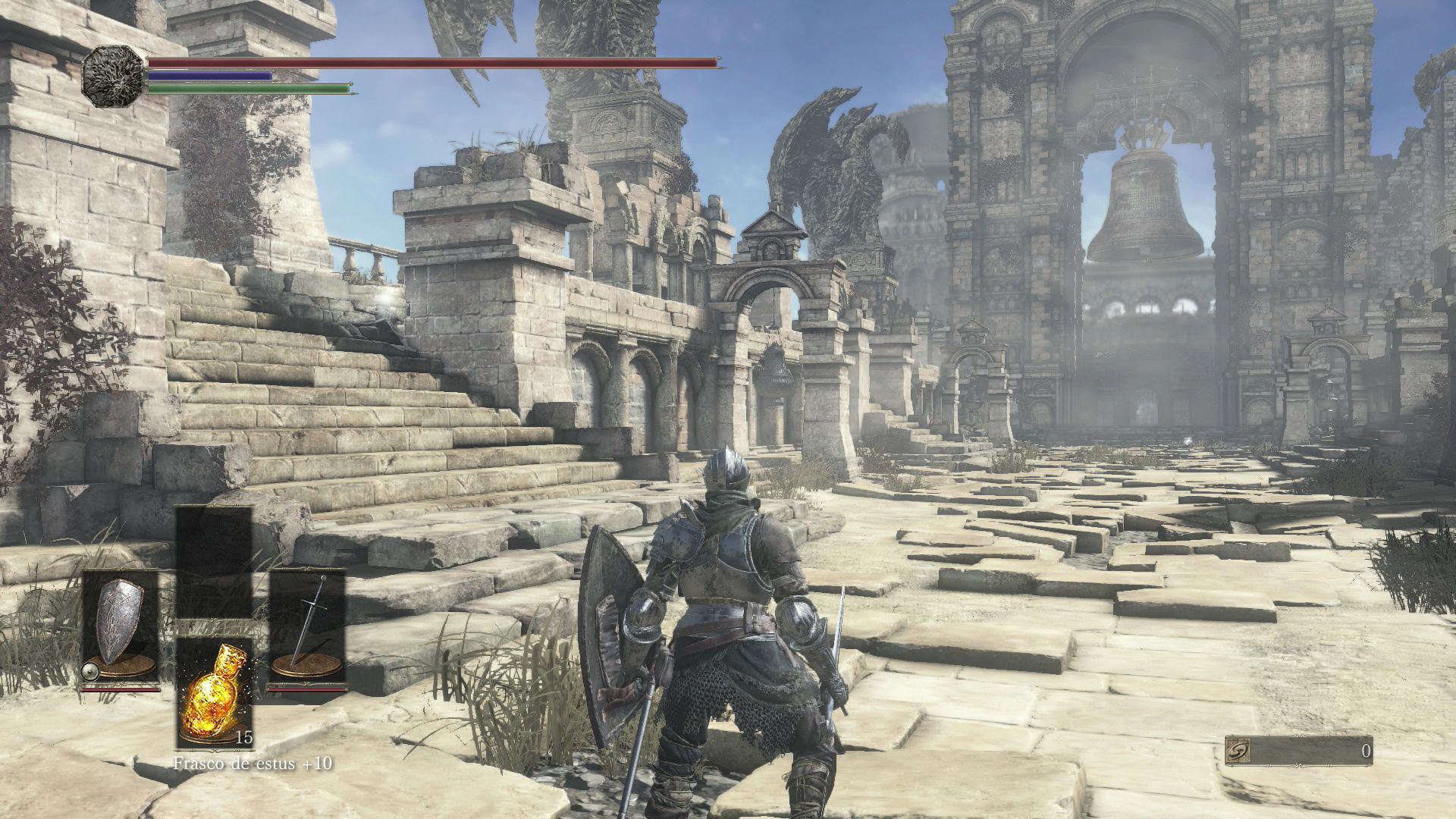Select the left-hand shield slot
Screen dimensions: 1456x819
(x=120, y=628)
